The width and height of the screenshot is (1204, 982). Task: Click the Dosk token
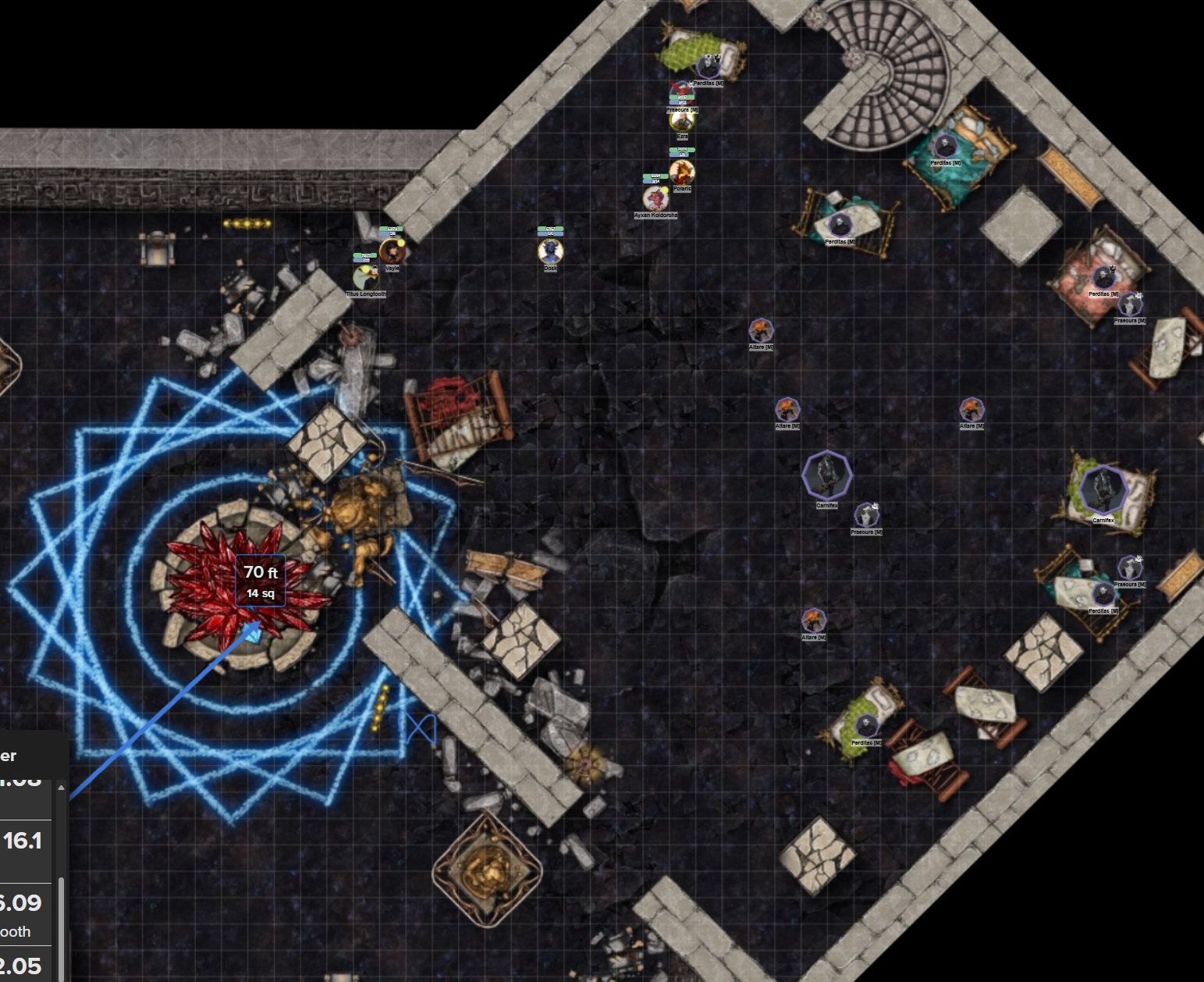click(x=551, y=251)
